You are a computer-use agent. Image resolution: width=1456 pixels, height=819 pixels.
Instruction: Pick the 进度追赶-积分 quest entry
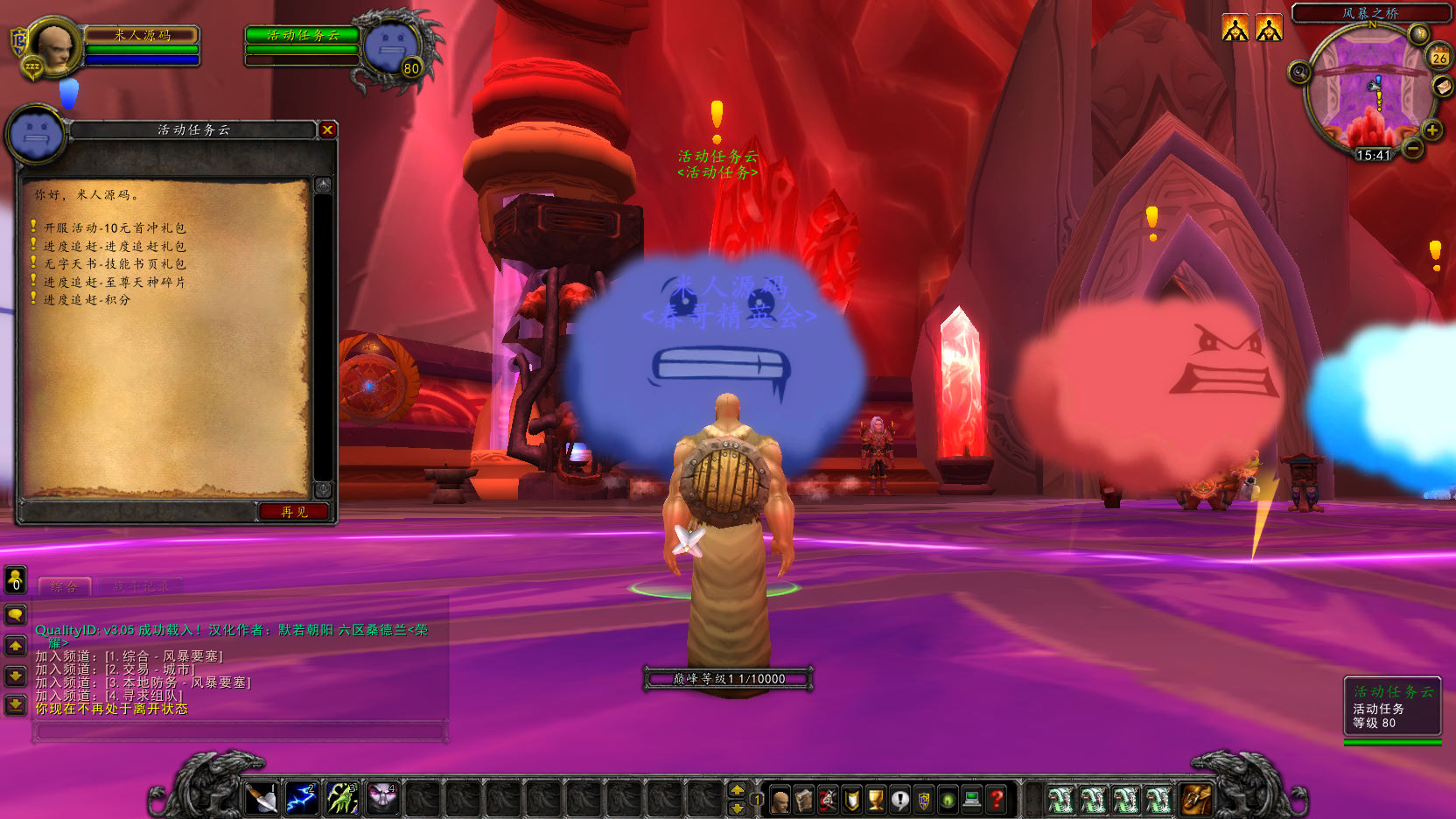click(x=87, y=300)
